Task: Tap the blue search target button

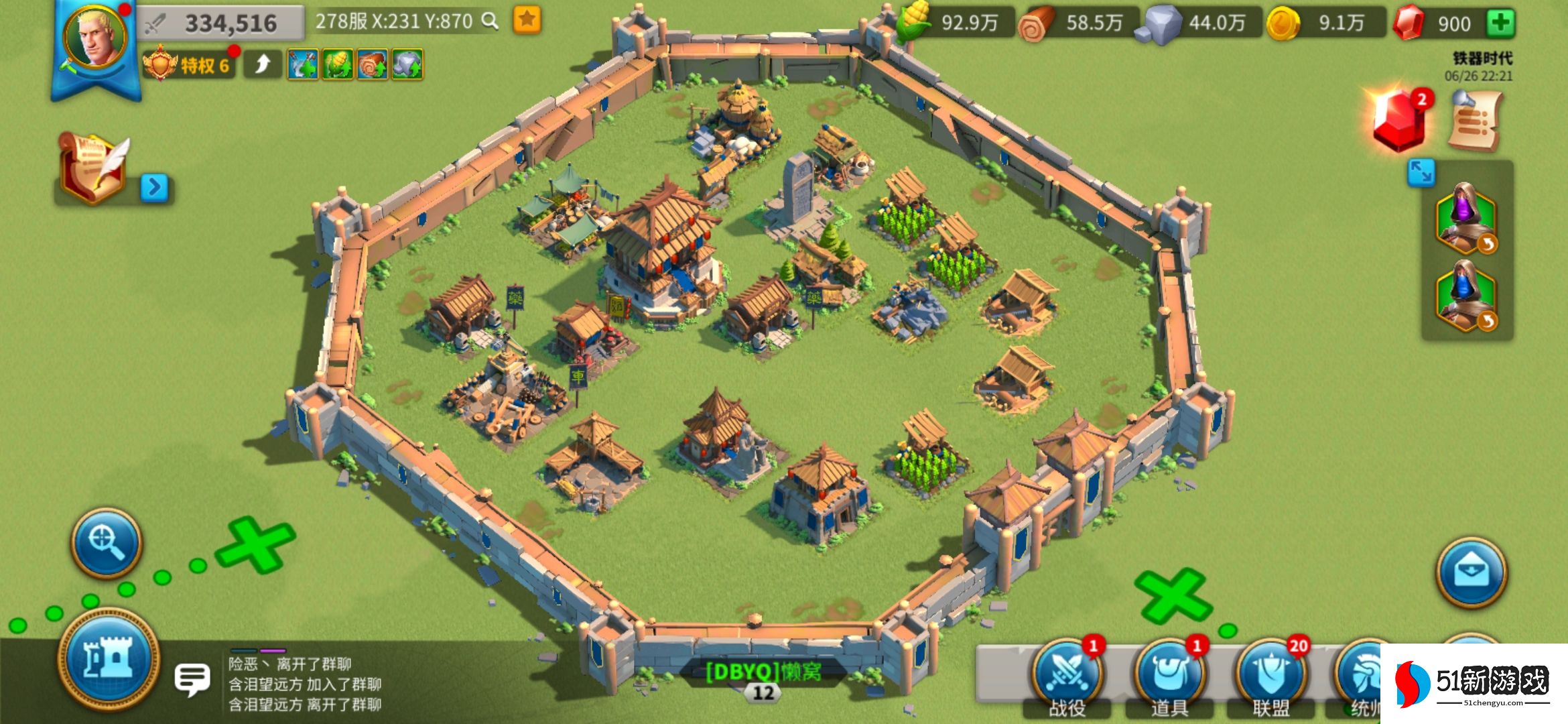Action: (x=107, y=542)
